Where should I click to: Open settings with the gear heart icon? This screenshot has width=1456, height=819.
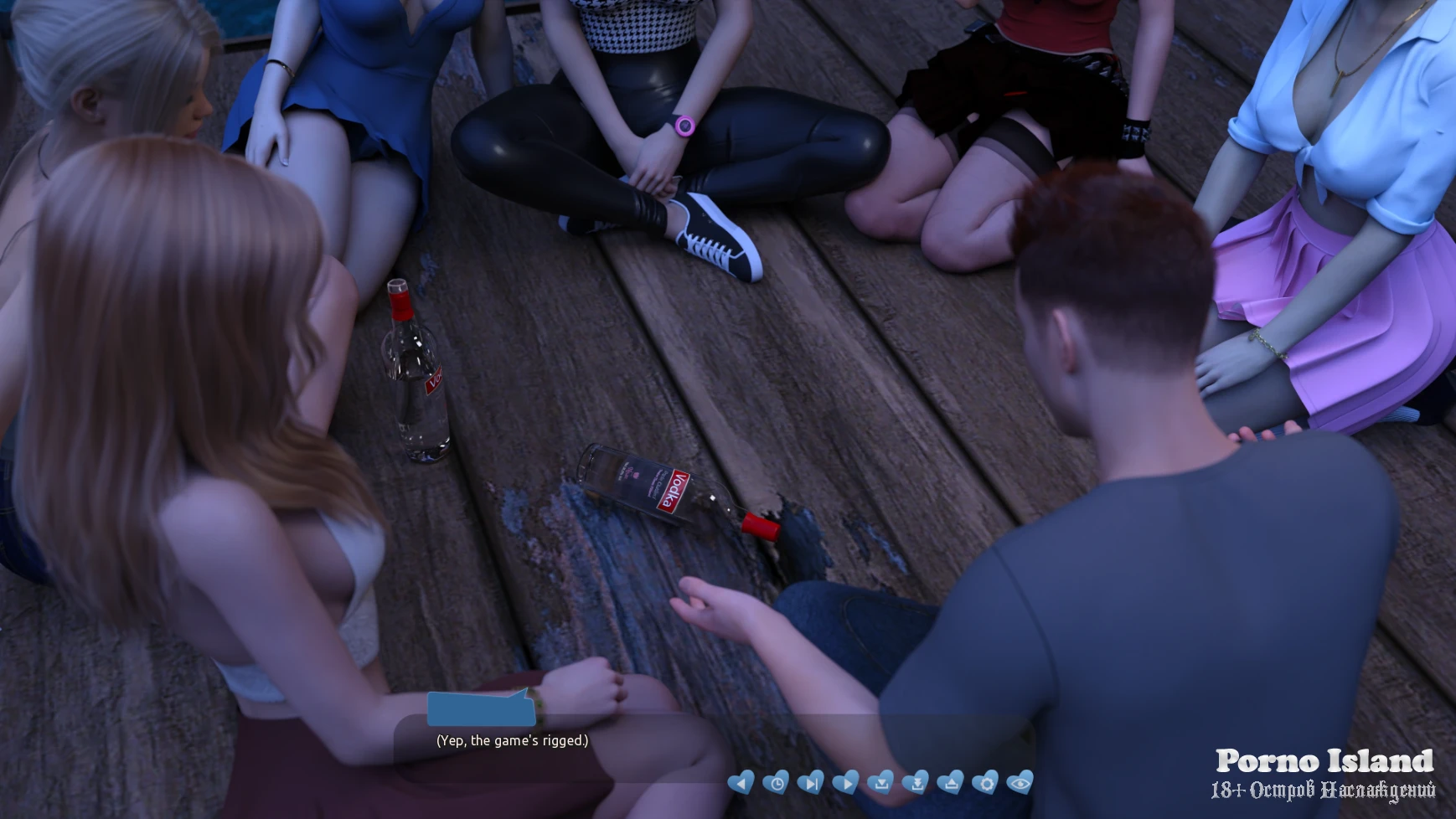[985, 783]
